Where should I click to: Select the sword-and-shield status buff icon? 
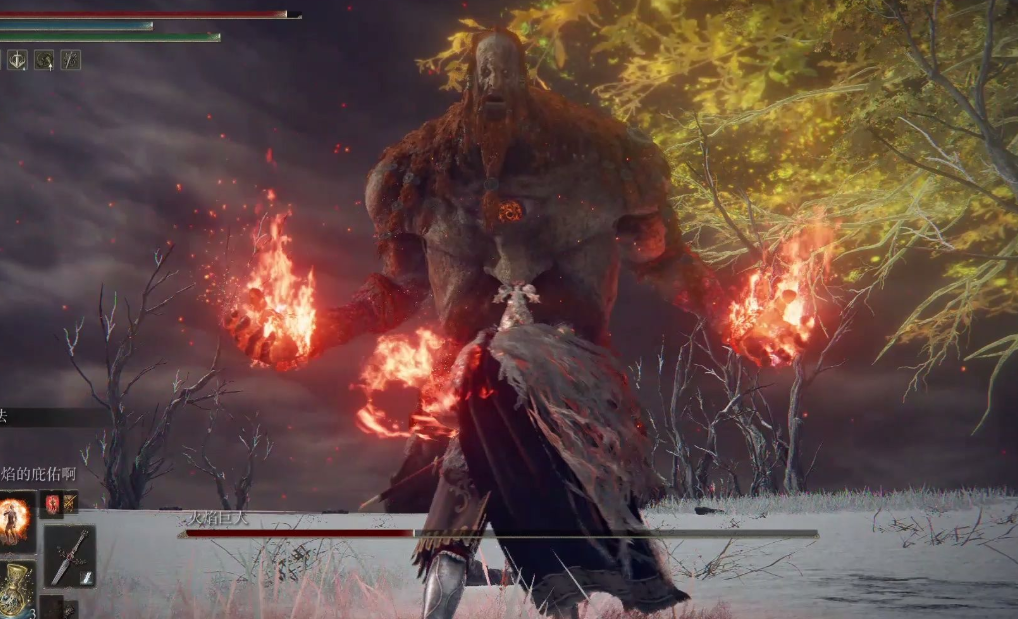tap(18, 60)
